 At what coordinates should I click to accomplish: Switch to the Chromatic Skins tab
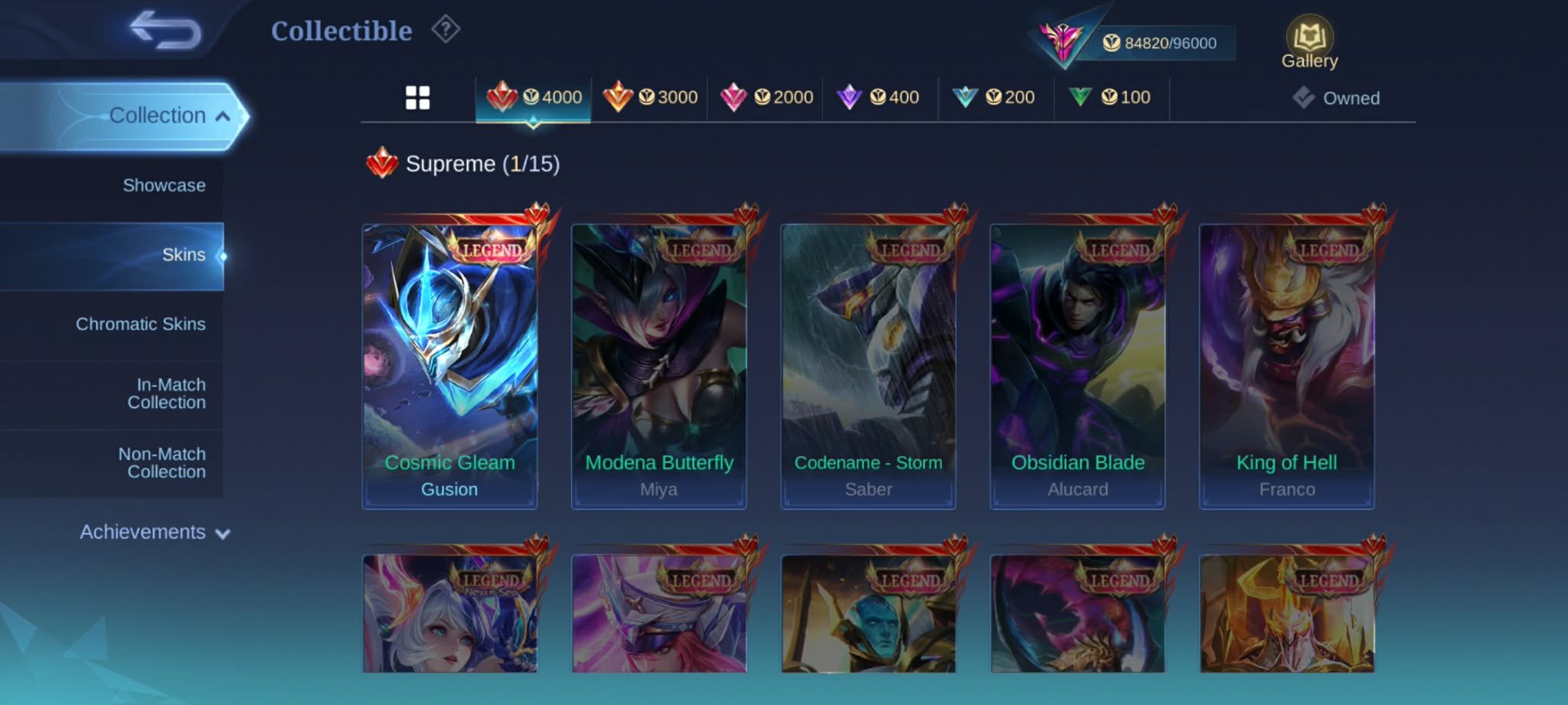pyautogui.click(x=144, y=325)
